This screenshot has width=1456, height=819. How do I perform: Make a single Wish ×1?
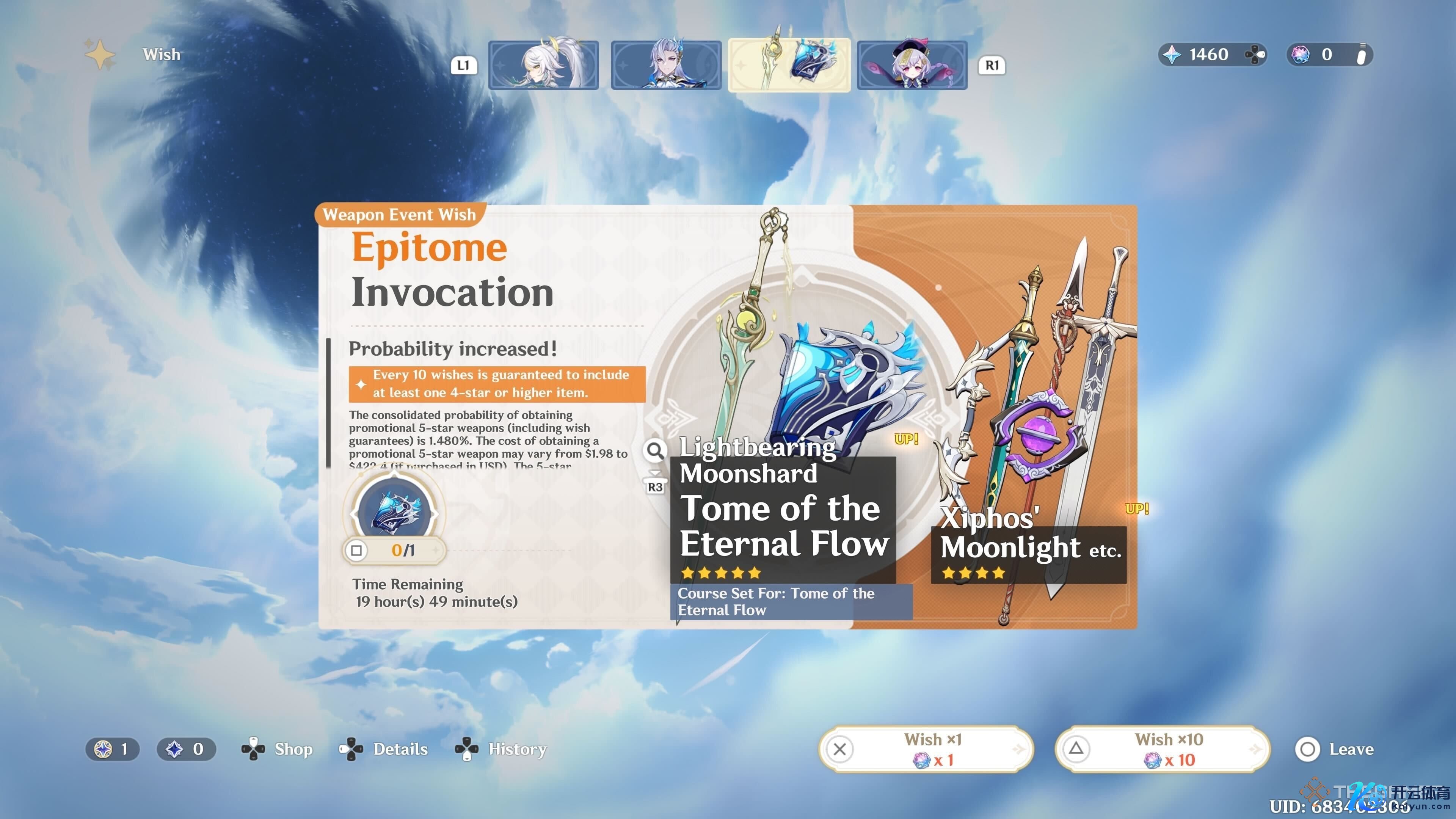point(926,749)
